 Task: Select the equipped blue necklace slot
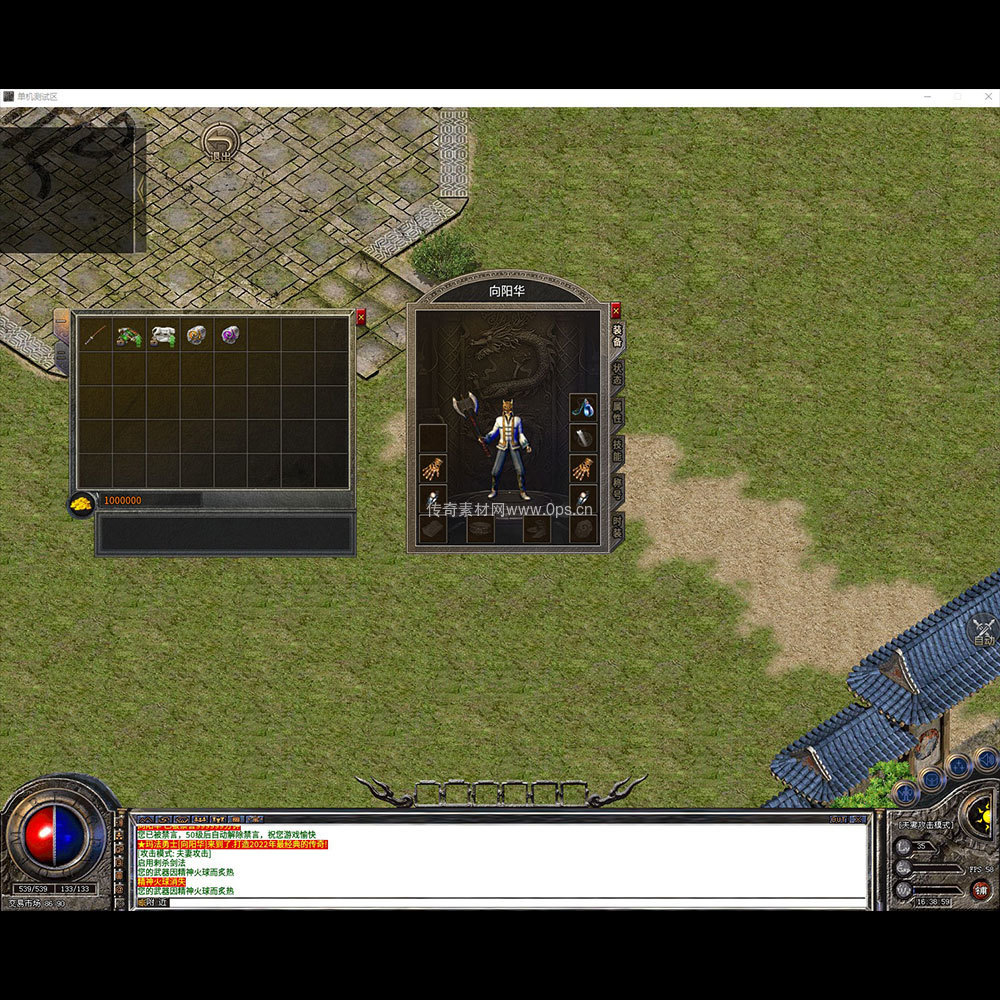583,407
